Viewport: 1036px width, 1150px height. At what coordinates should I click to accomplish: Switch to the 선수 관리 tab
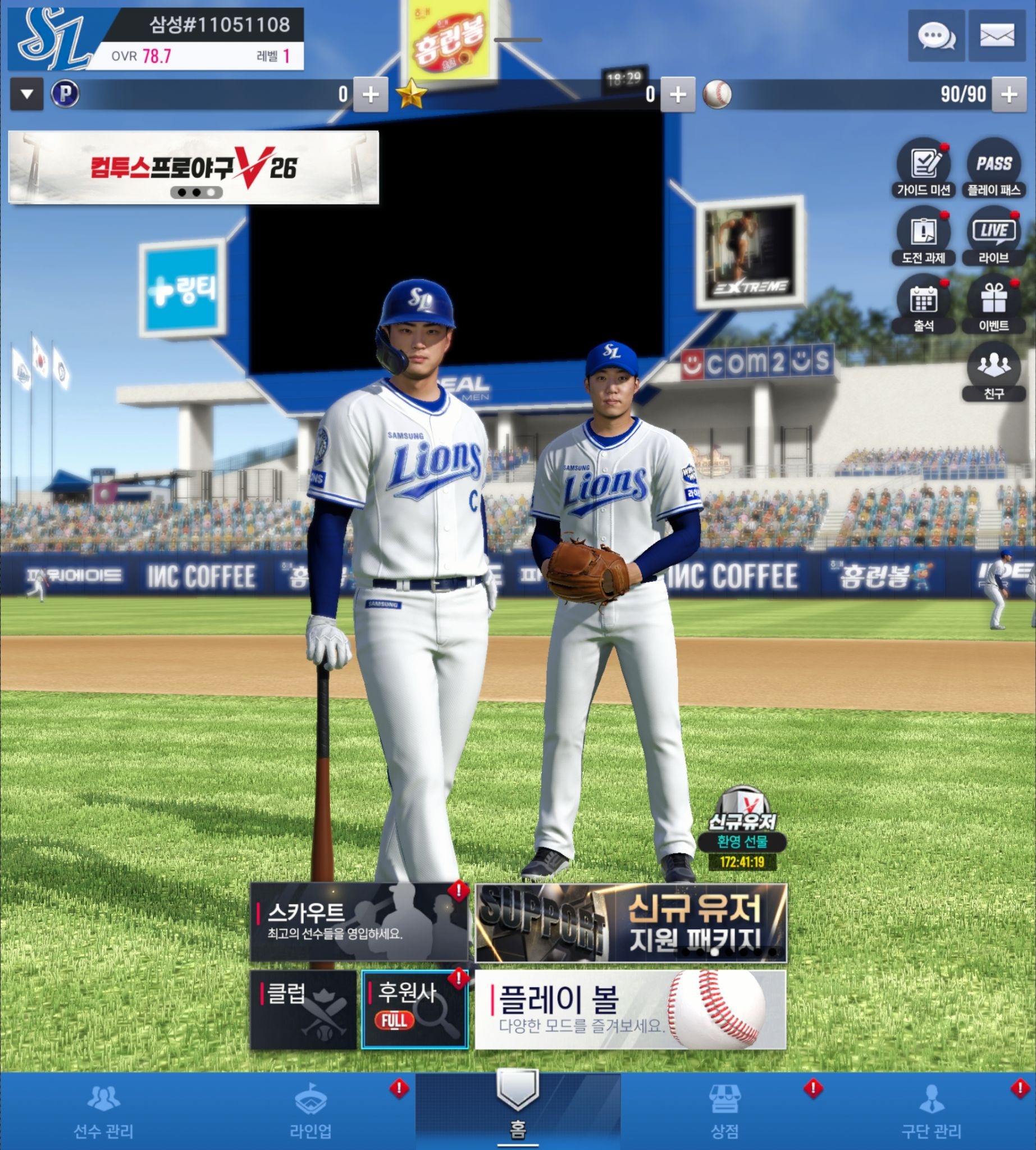[103, 1112]
